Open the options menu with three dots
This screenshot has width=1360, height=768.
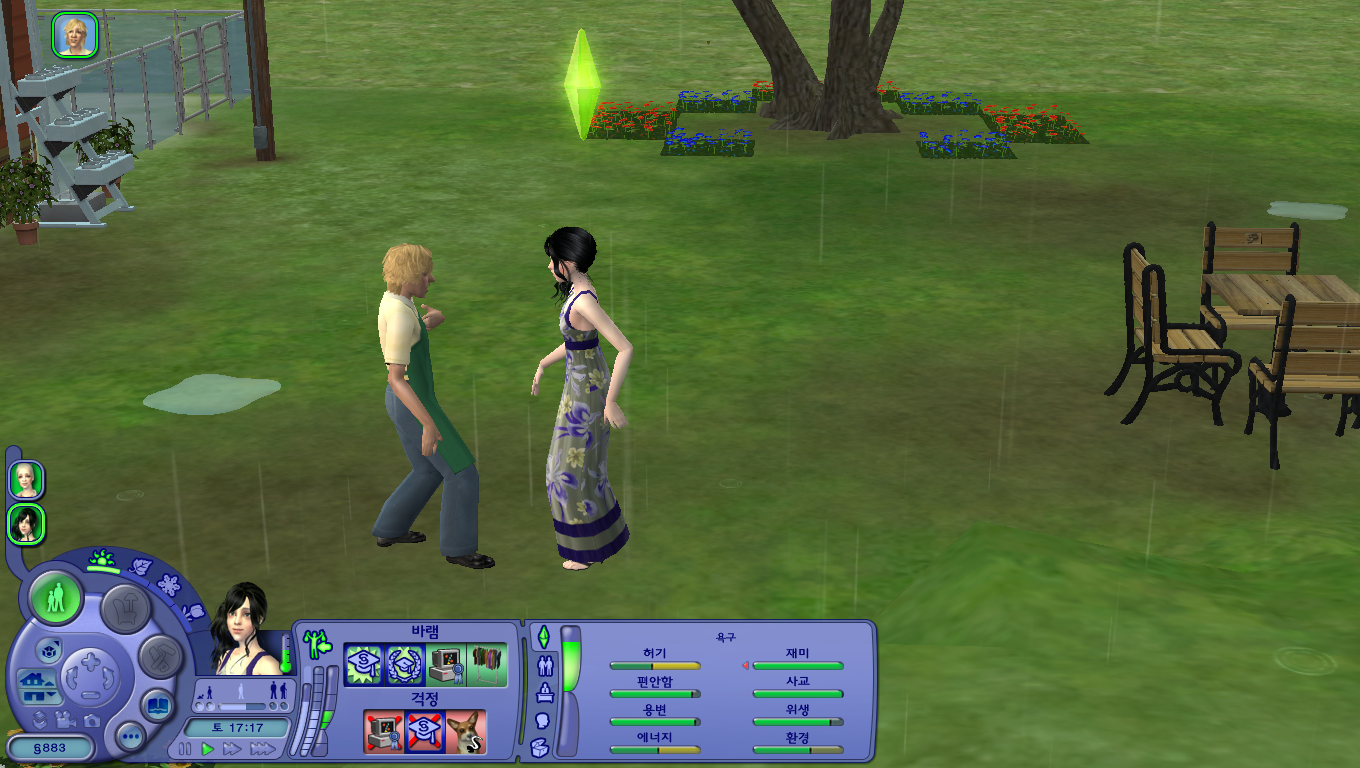[131, 738]
